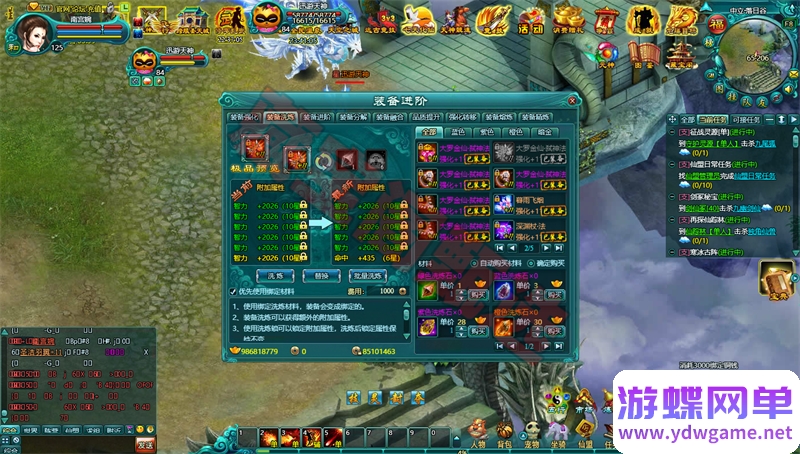
Task: Toggle 优先使用绑定材料 checkbox
Action: 234,291
